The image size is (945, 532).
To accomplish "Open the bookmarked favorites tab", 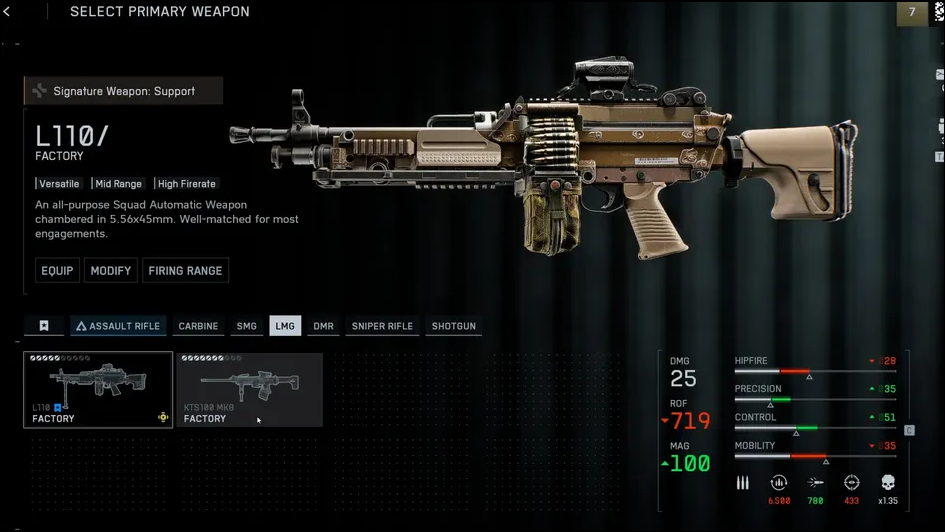I will (x=44, y=326).
